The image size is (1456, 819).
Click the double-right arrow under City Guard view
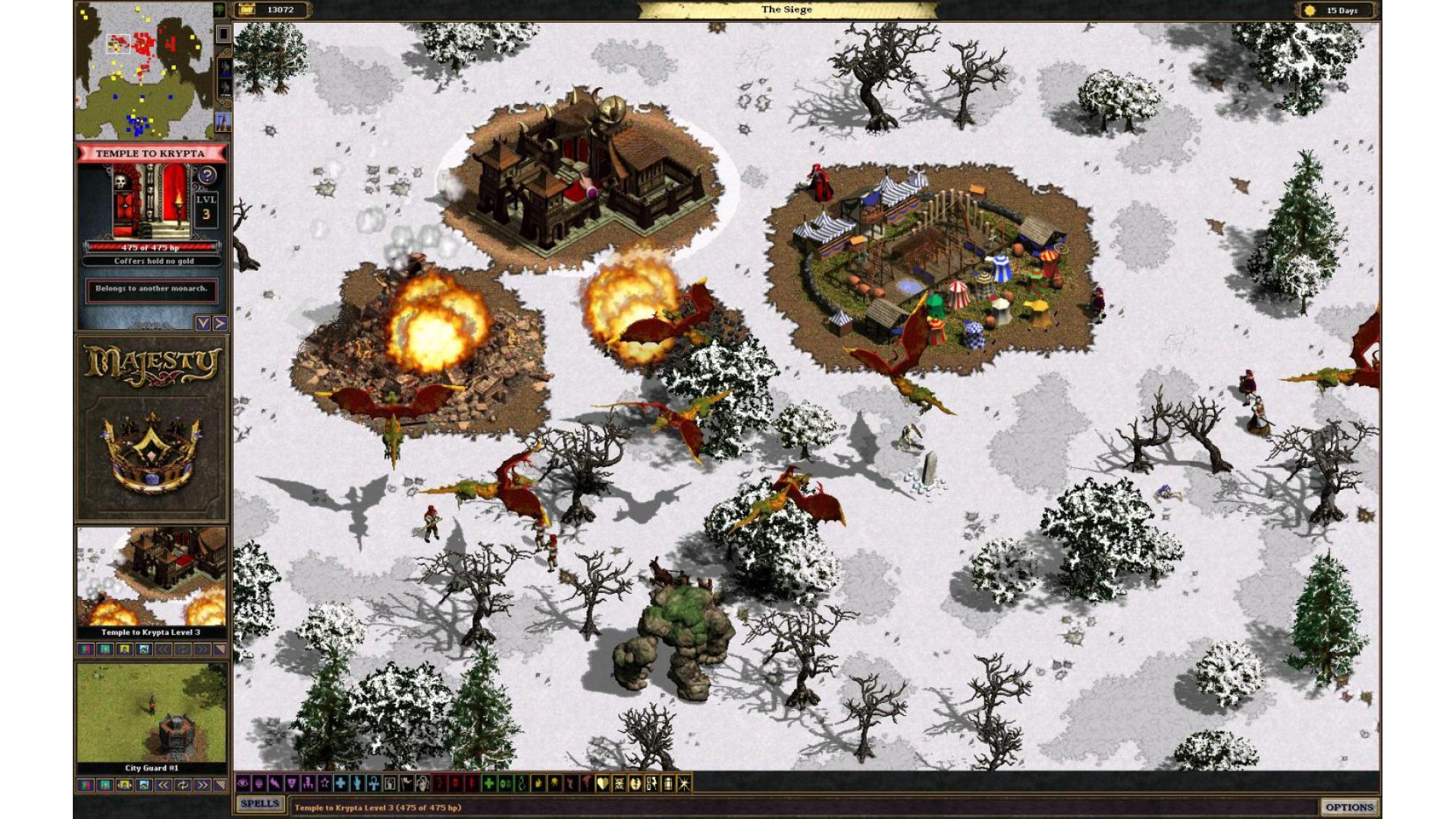pos(202,786)
